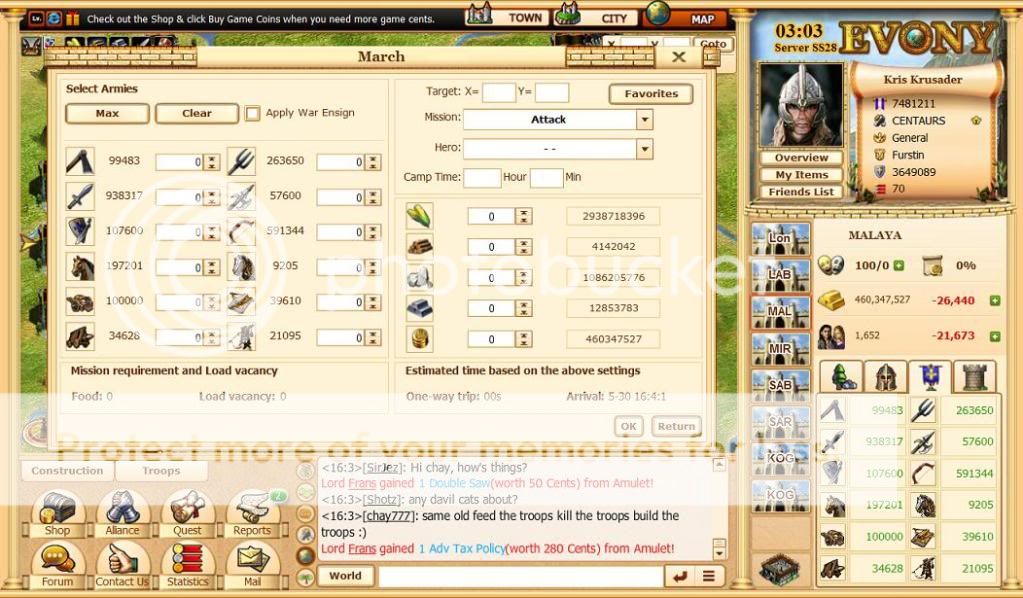Select the MIR city thumbnail
Image resolution: width=1023 pixels, height=598 pixels.
click(780, 348)
